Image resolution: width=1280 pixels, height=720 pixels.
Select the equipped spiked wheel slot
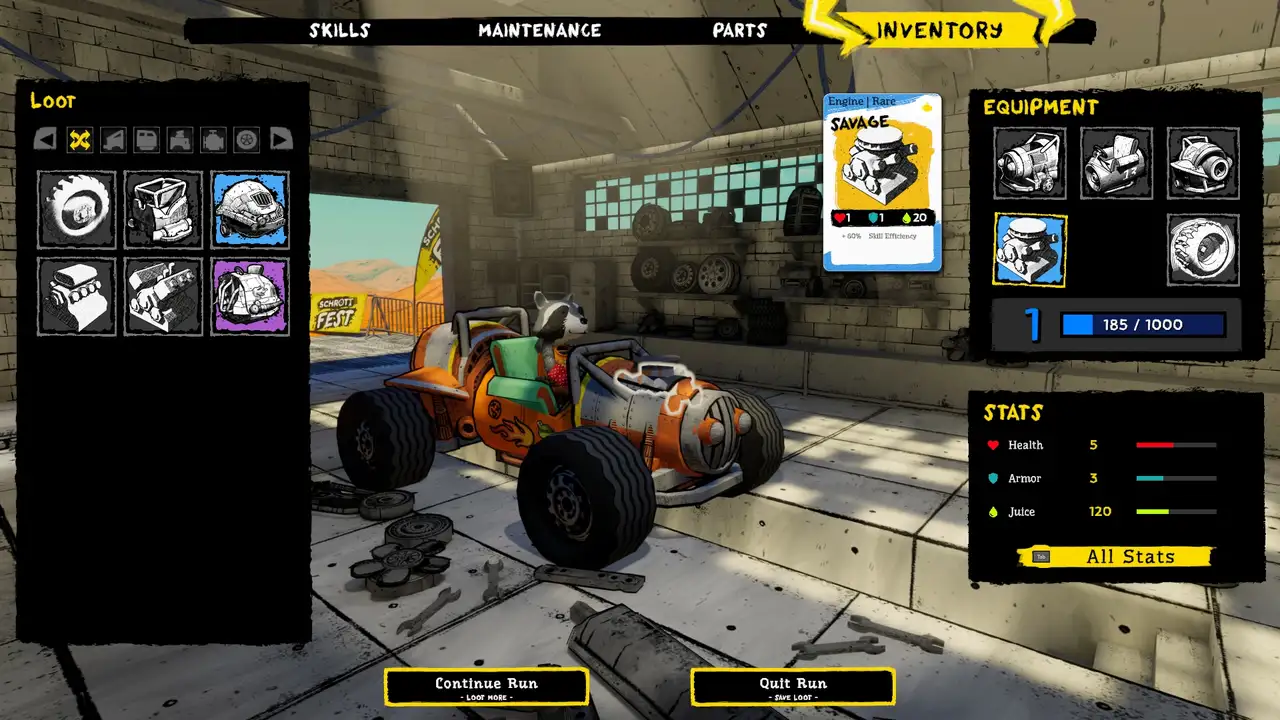pos(1203,250)
